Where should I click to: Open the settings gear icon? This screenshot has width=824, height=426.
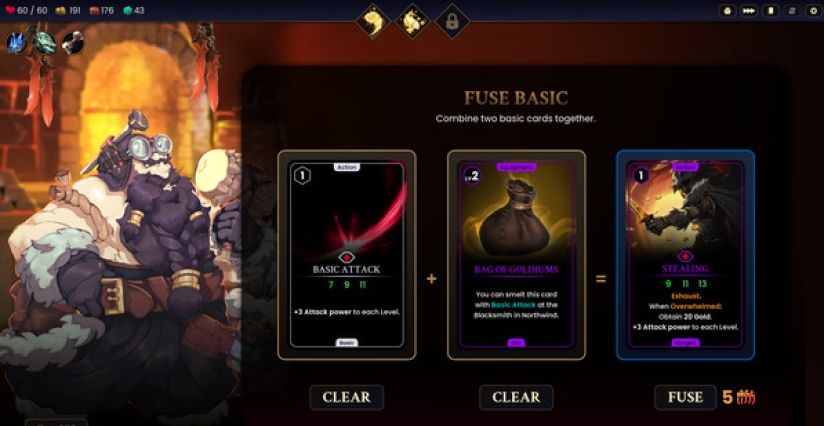click(x=811, y=11)
